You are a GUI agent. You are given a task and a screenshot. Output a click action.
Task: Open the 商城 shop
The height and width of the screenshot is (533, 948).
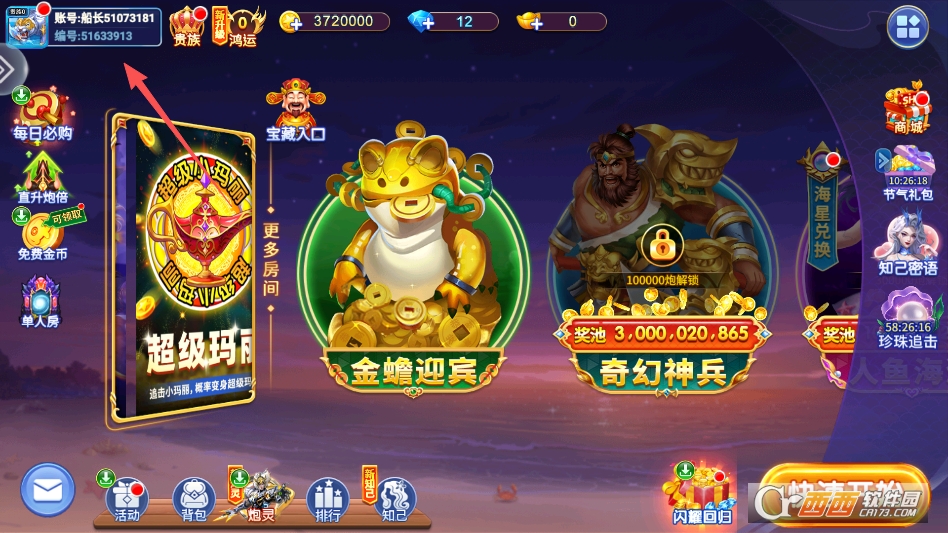(907, 108)
